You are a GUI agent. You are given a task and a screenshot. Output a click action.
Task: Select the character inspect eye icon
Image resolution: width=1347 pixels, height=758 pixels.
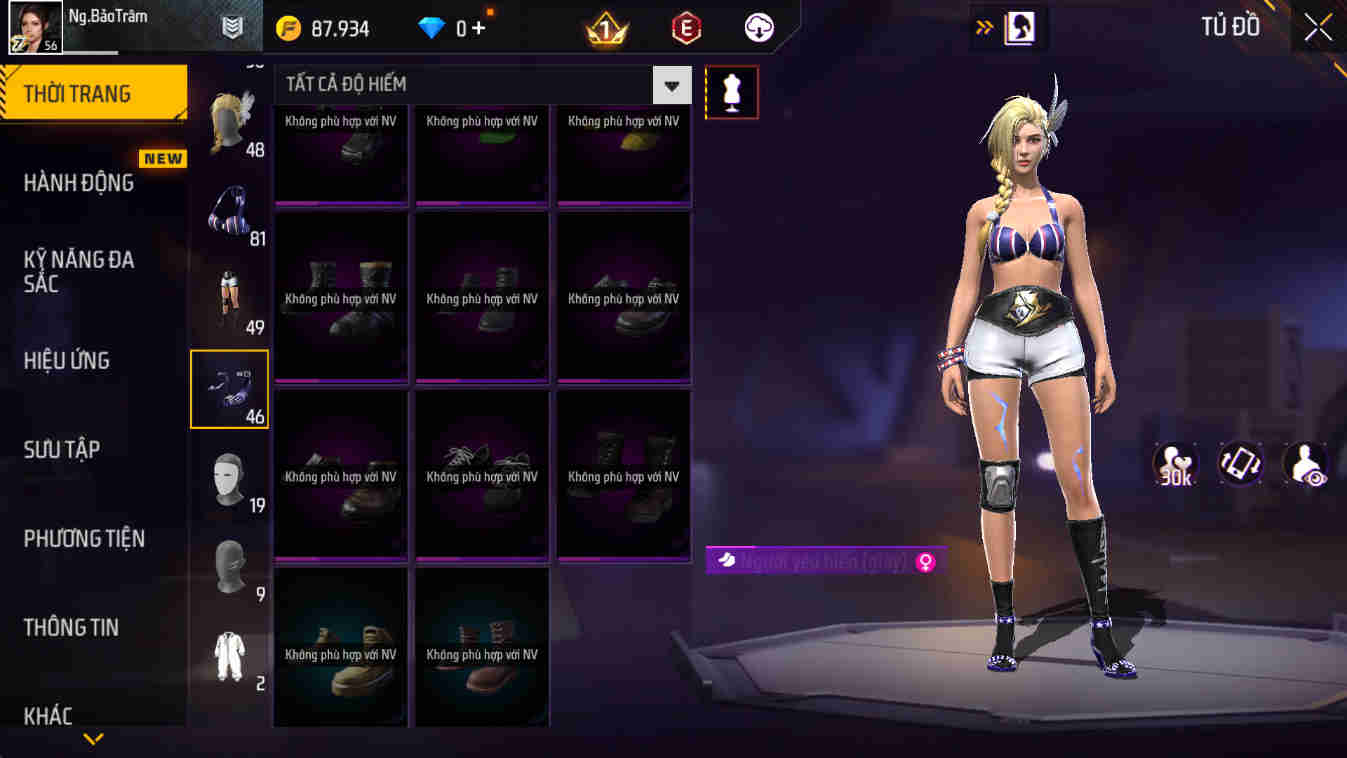[x=1304, y=463]
